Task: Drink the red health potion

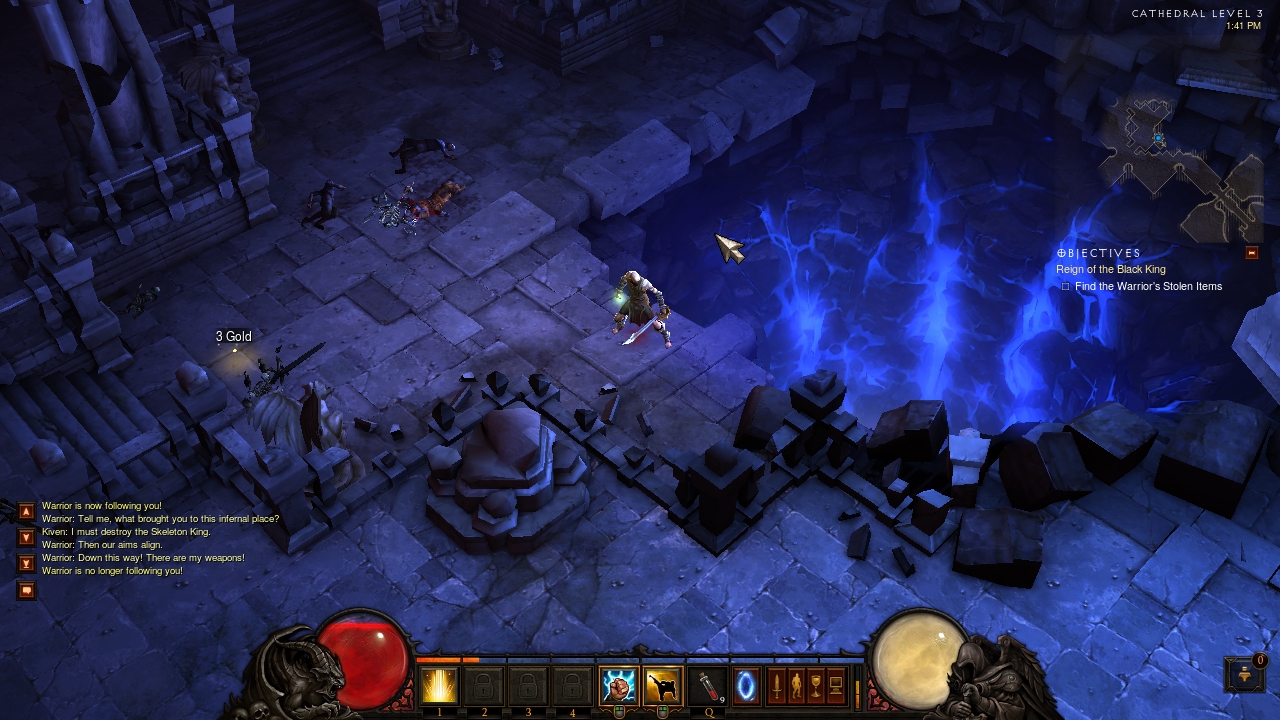Action: [x=706, y=686]
